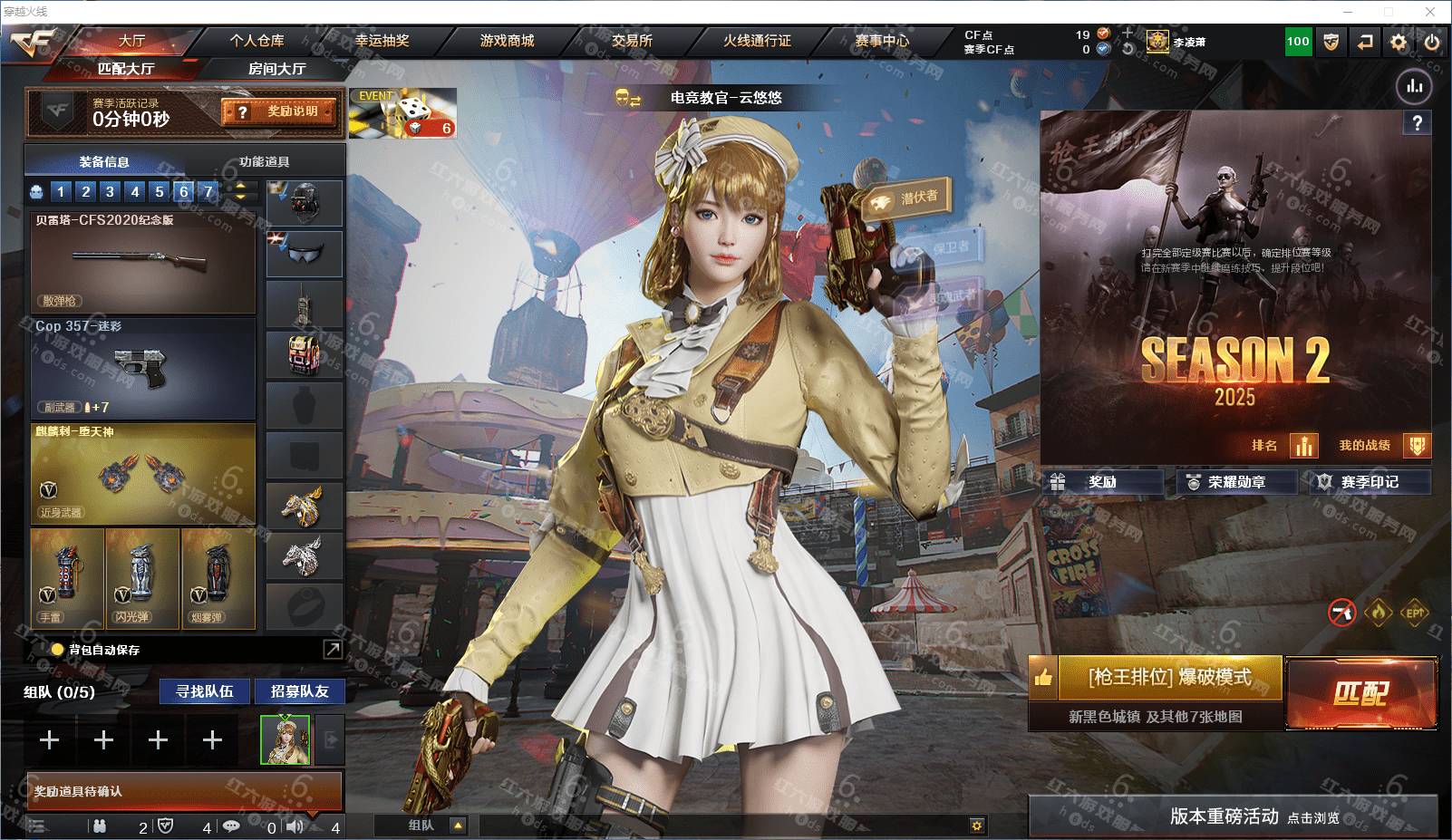Close the game window

pos(1431,12)
